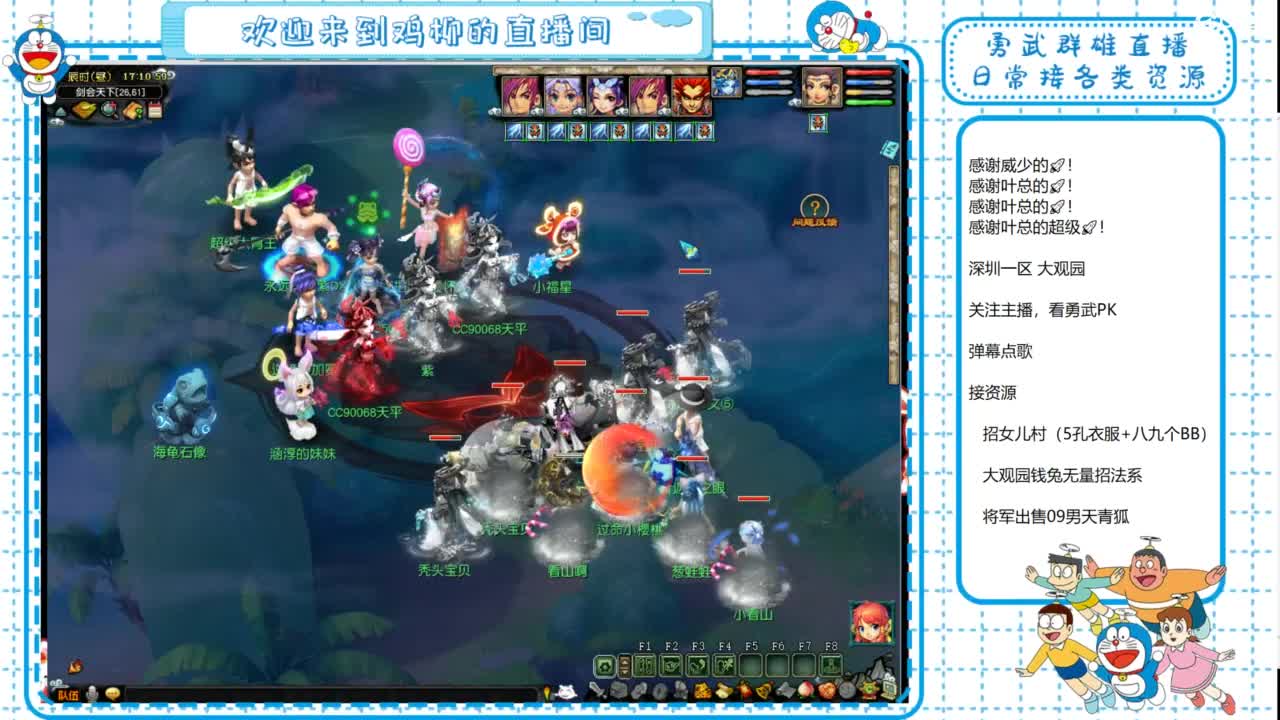Toggle the emoji face icon in the chat bar
Viewport: 1280px width, 720px height.
pos(112,693)
